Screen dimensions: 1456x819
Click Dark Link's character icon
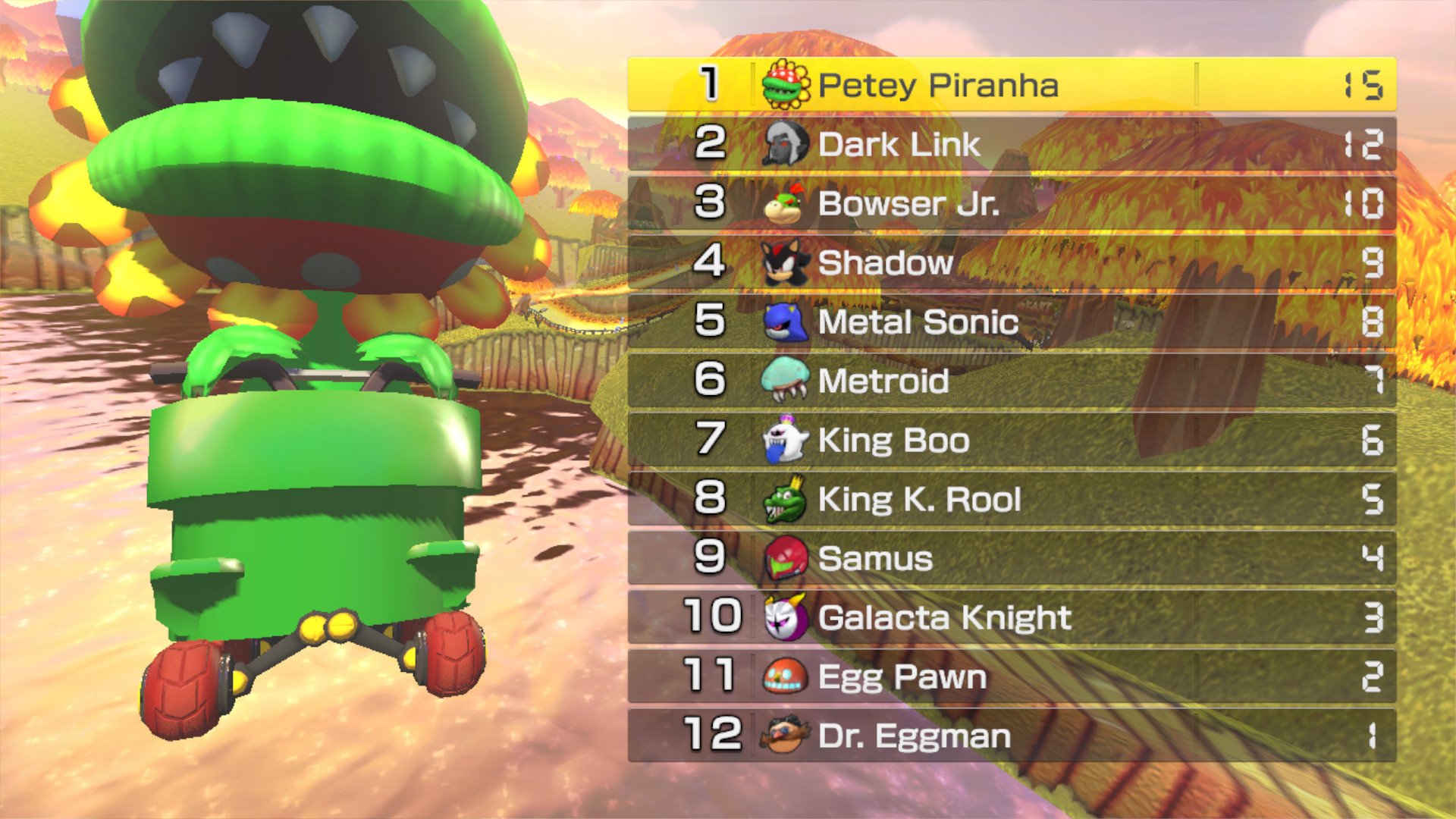[x=788, y=145]
